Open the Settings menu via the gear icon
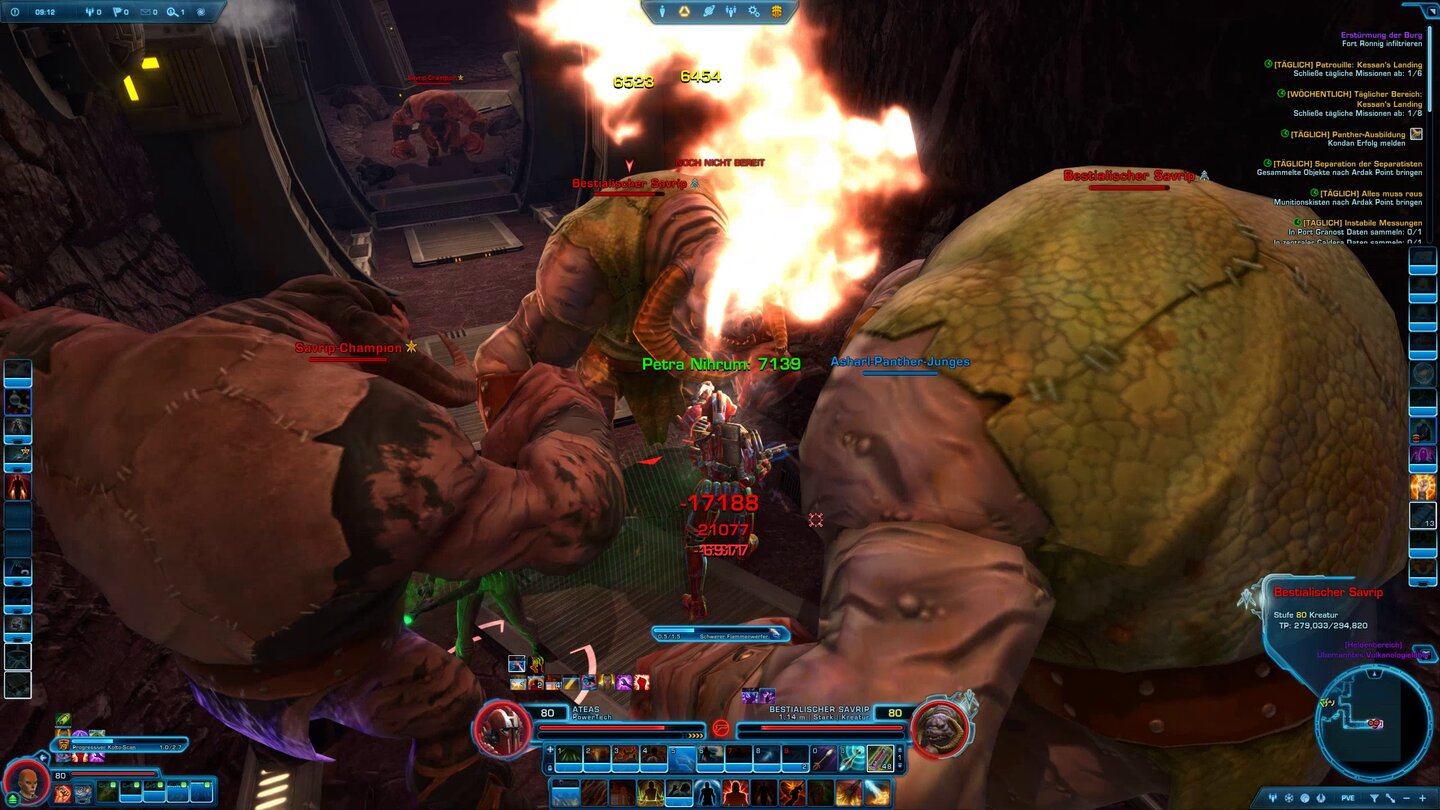1440x810 pixels. click(753, 12)
